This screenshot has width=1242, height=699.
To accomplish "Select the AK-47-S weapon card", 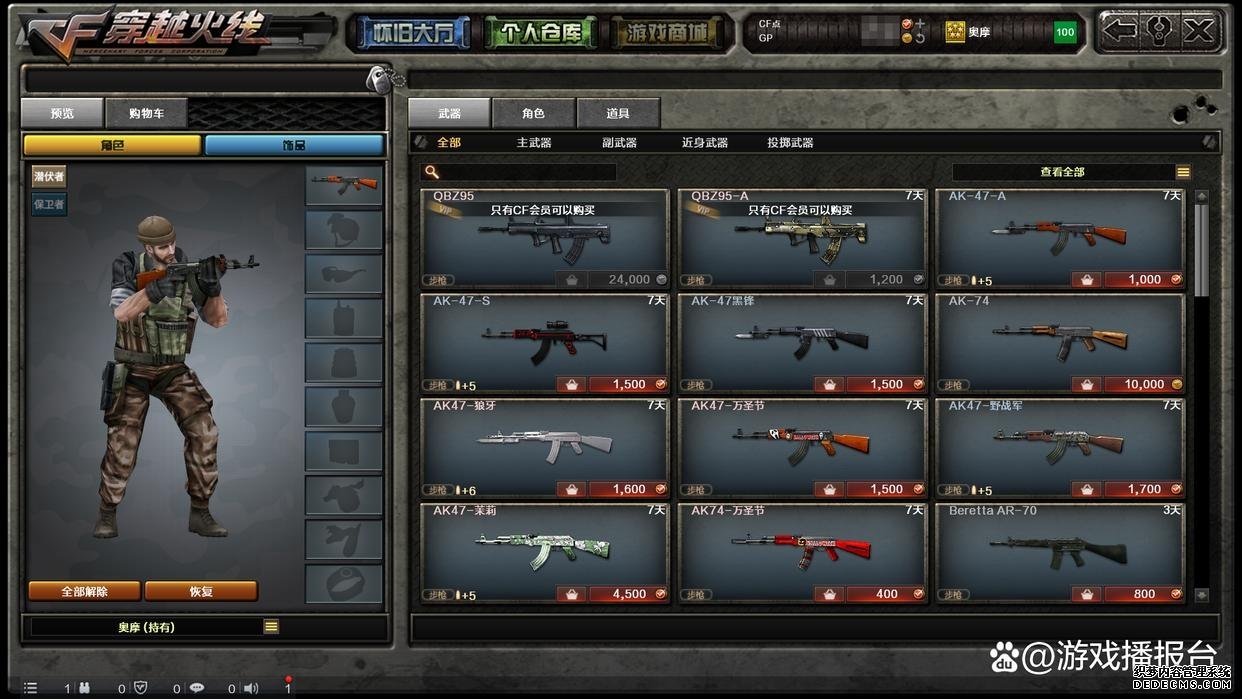I will [x=544, y=340].
